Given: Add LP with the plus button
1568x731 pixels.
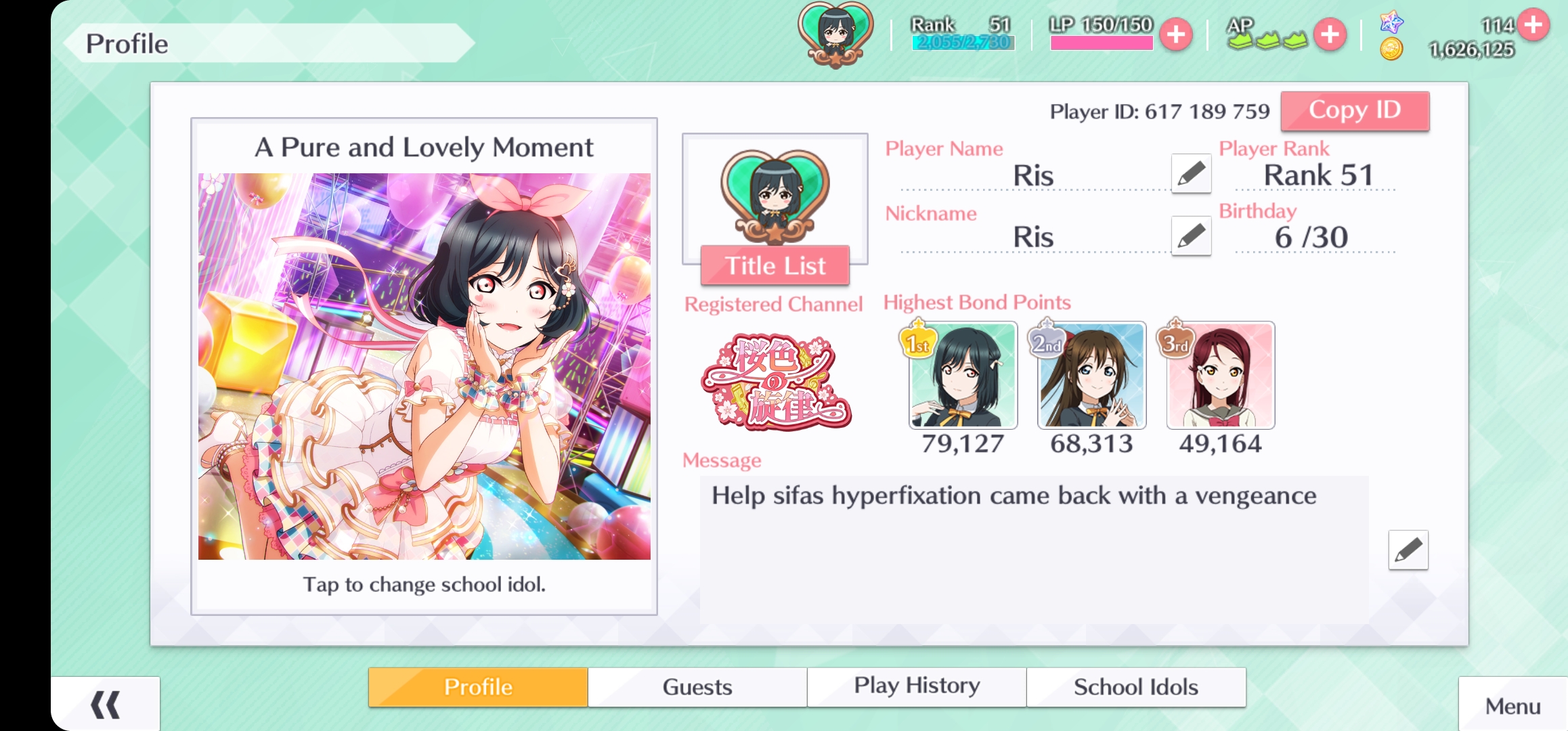Looking at the screenshot, I should (x=1176, y=35).
